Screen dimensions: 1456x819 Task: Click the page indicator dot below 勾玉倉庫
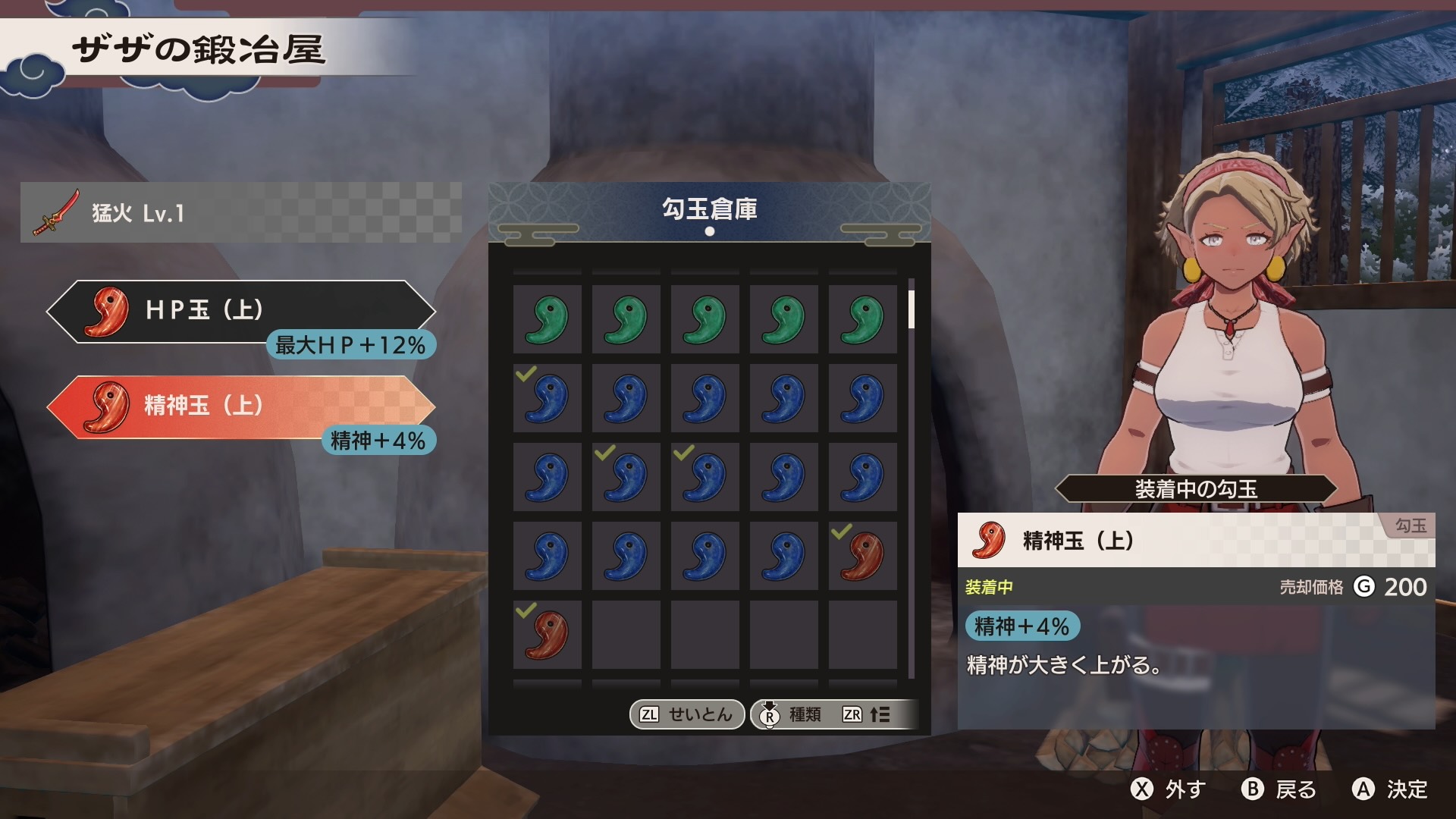coord(710,232)
